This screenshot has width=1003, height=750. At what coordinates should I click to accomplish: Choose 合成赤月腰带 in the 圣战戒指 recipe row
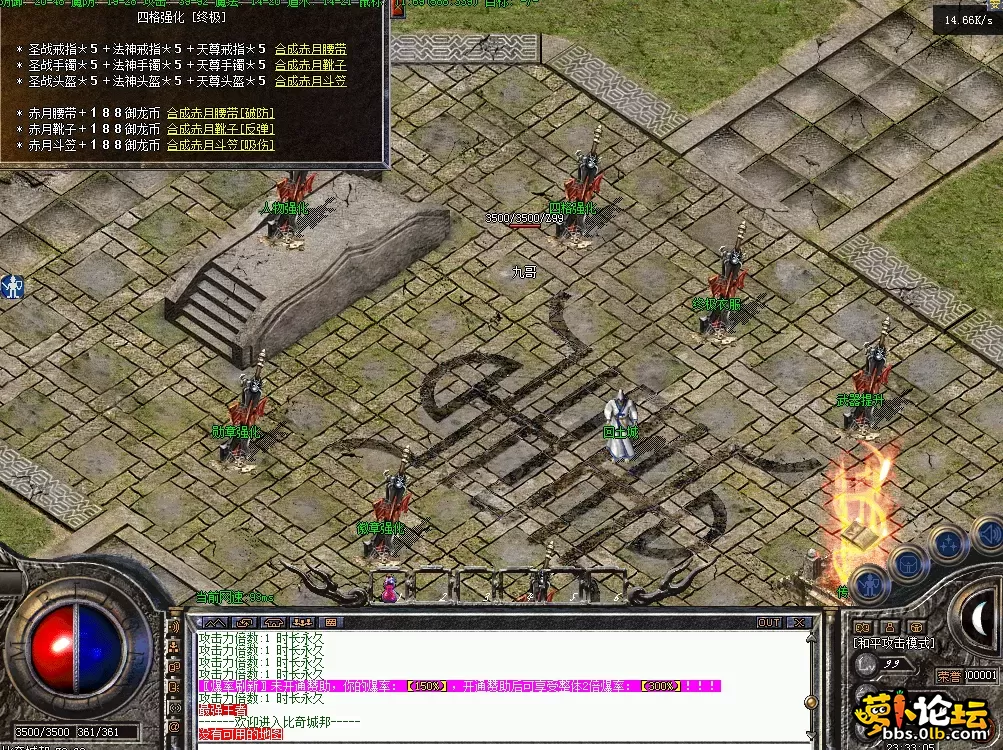coord(311,49)
